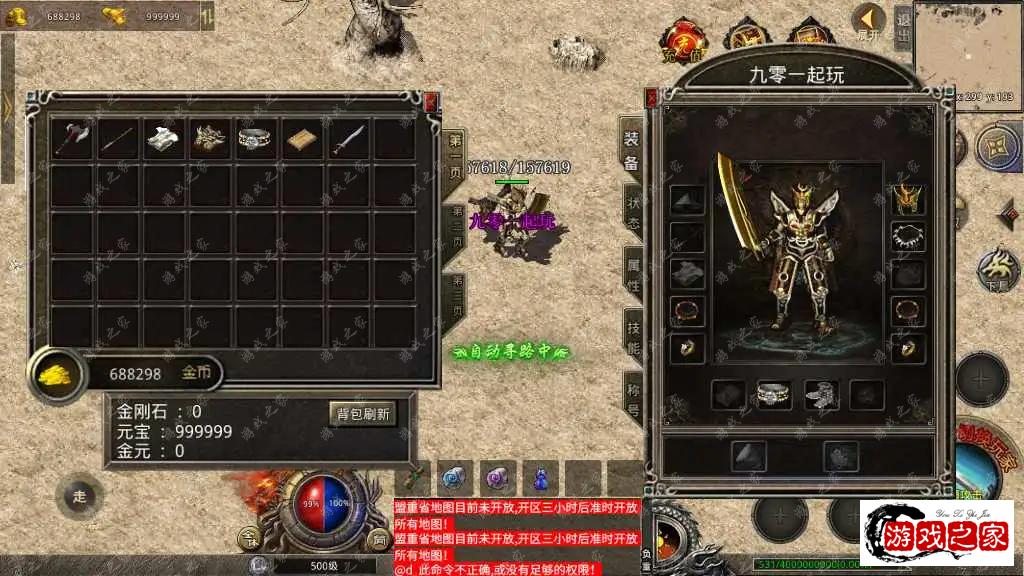Screen dimensions: 1024x576
Task: Select the equipped necklace slot
Action: [x=908, y=237]
